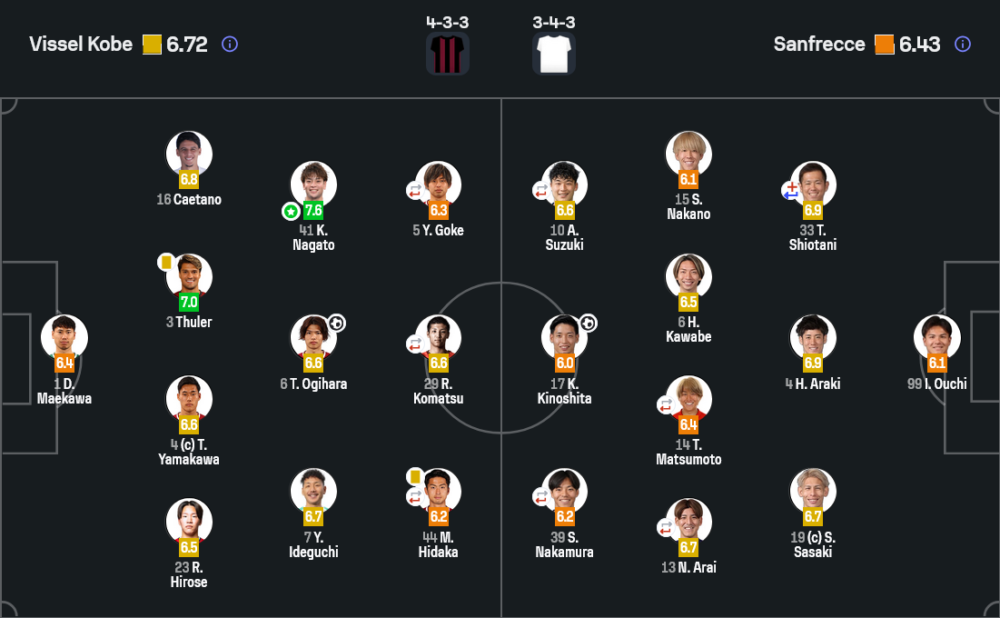1000x618 pixels.
Task: View Y. Ideguchi's player card
Action: [x=314, y=492]
